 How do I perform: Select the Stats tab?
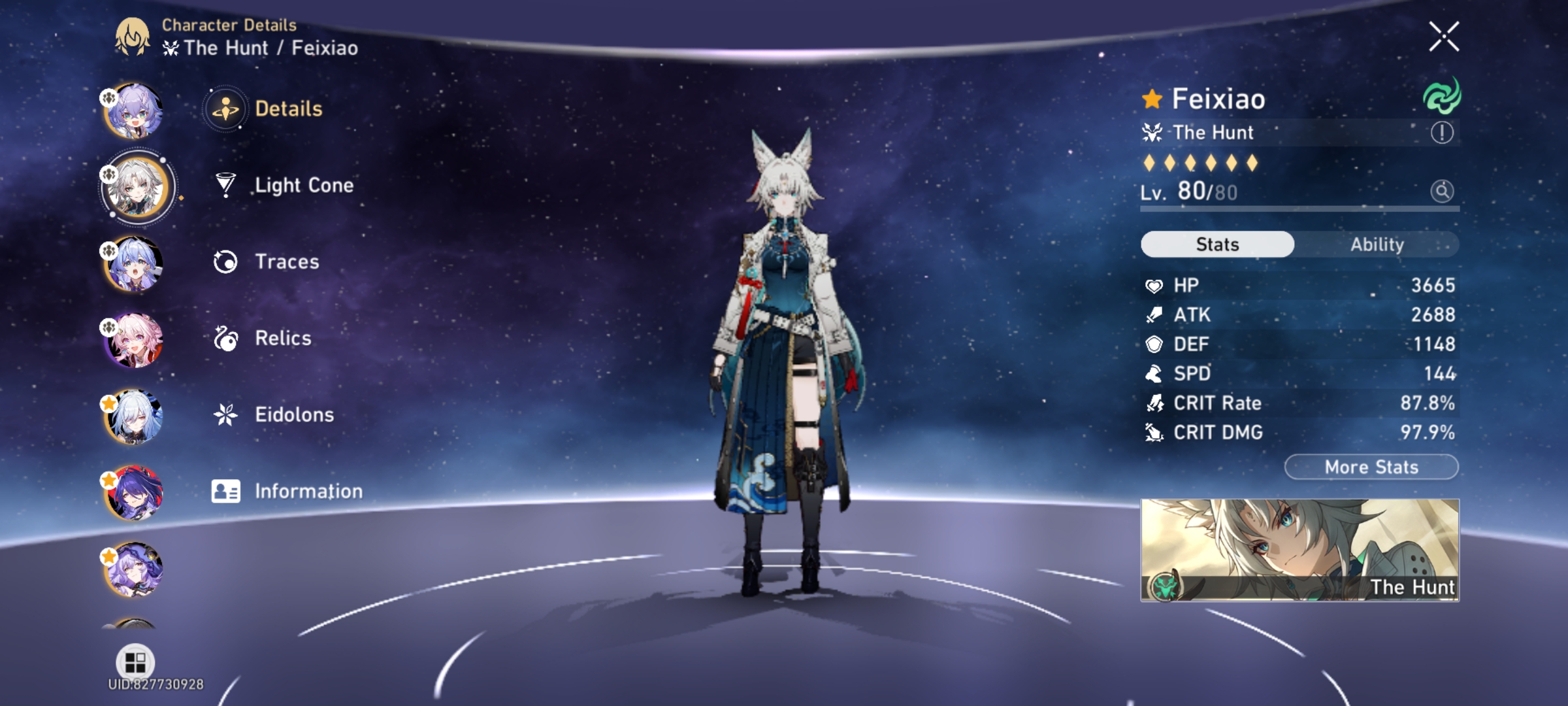click(x=1217, y=244)
